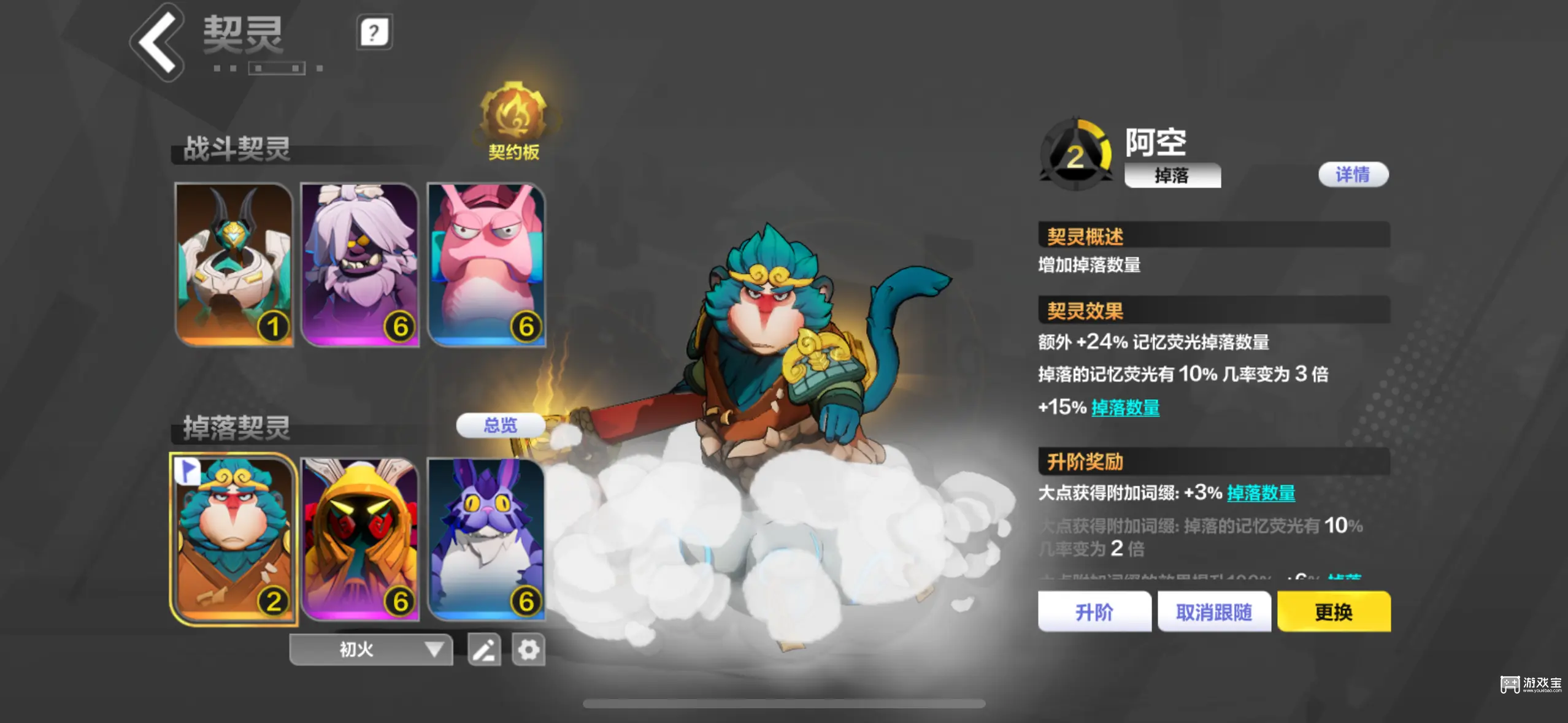1568x723 pixels.
Task: Select the level 2 monkey drop spirit
Action: [234, 540]
